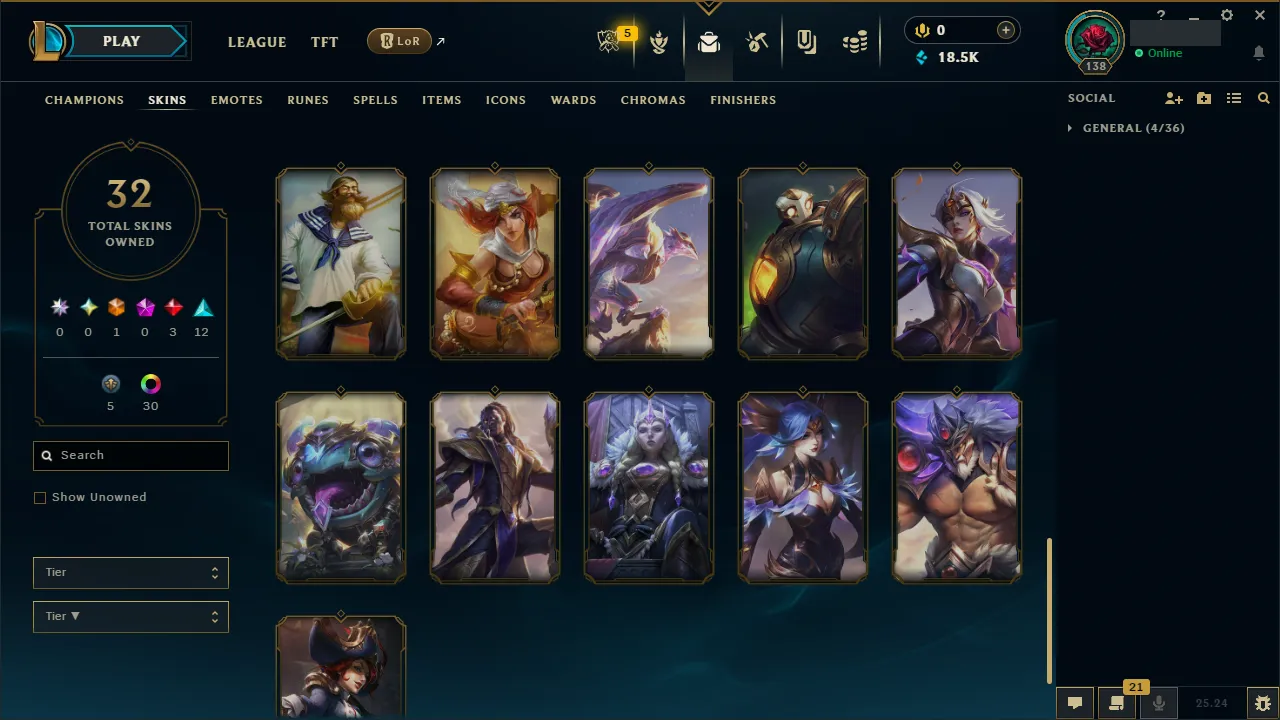Image resolution: width=1280 pixels, height=720 pixels.
Task: Open the add friend icon
Action: [x=1173, y=98]
